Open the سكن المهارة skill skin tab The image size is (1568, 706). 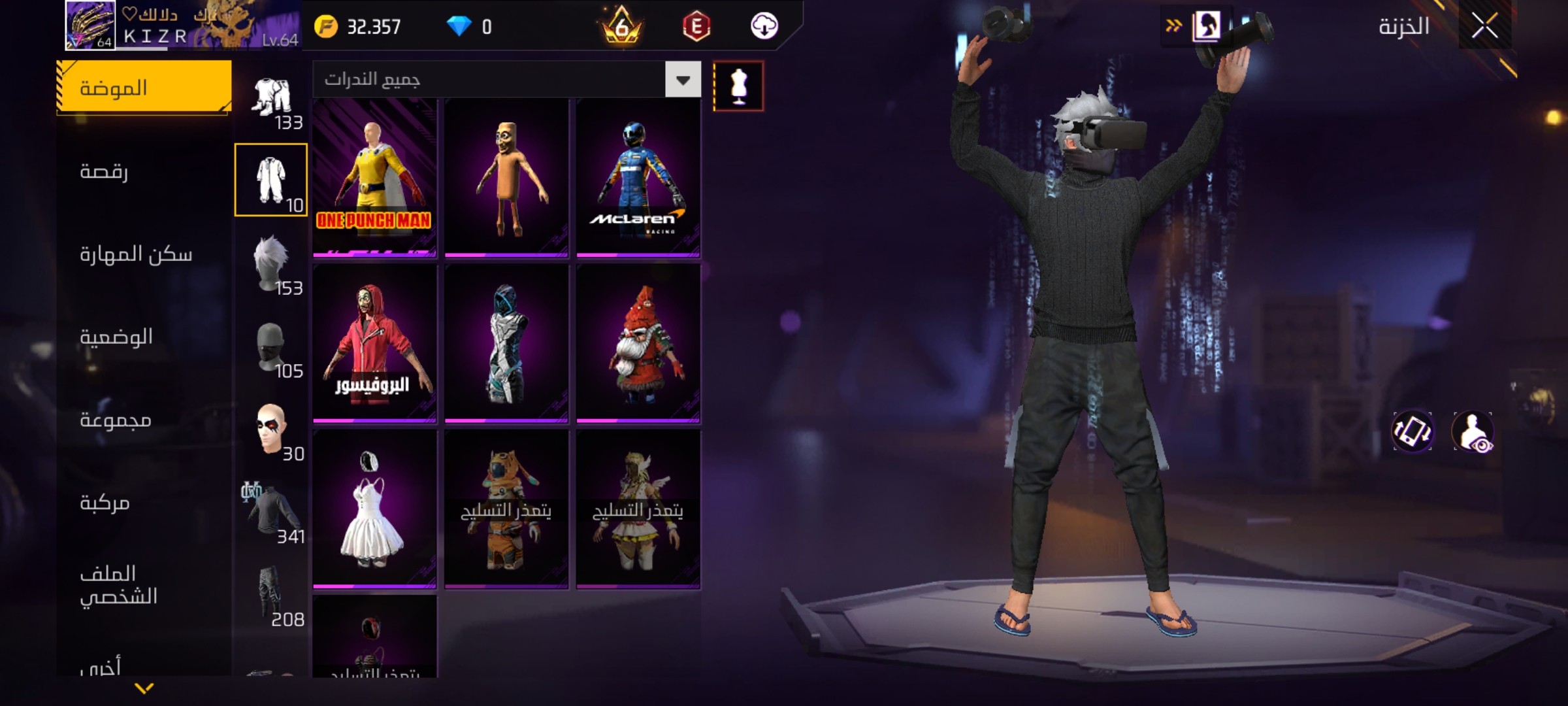[136, 254]
